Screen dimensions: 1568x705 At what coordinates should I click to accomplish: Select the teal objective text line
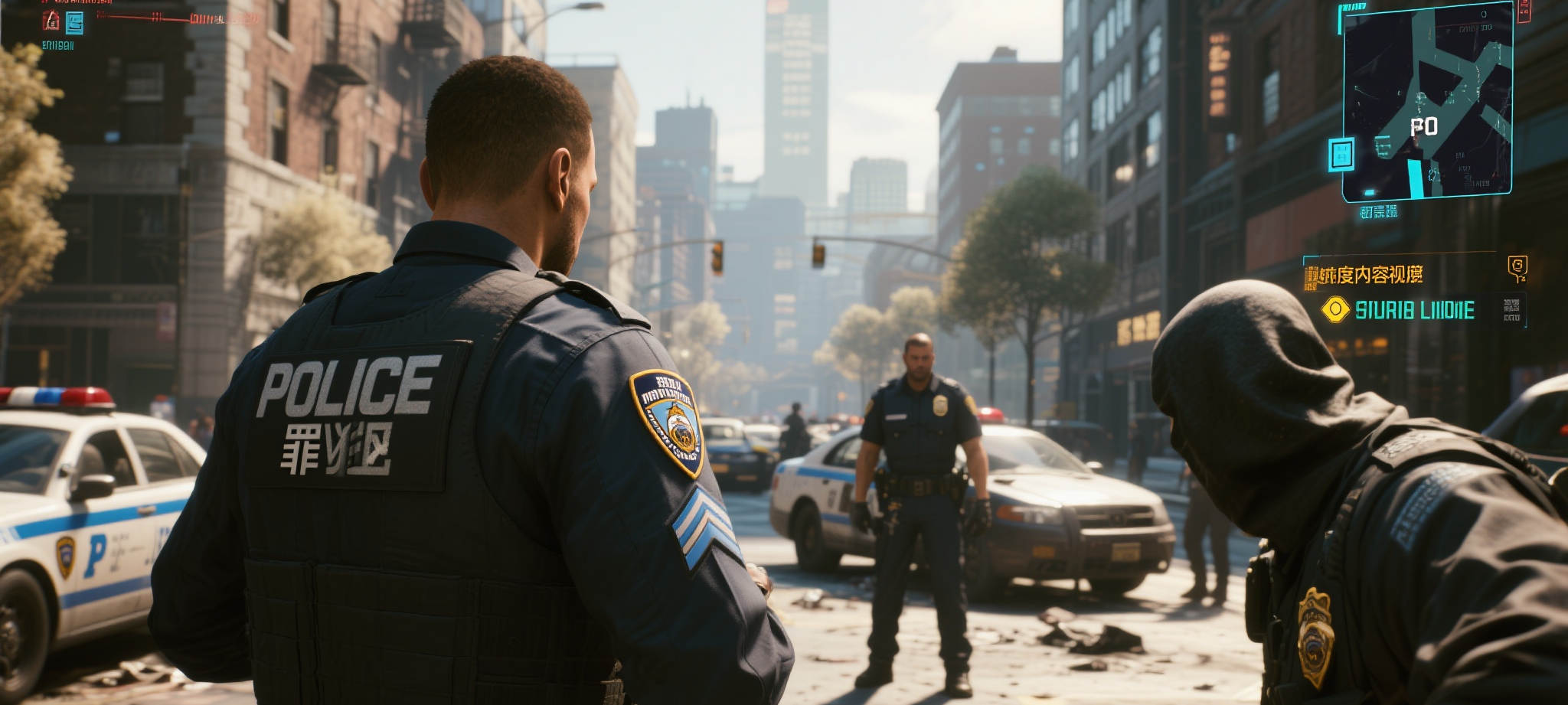(x=1414, y=310)
